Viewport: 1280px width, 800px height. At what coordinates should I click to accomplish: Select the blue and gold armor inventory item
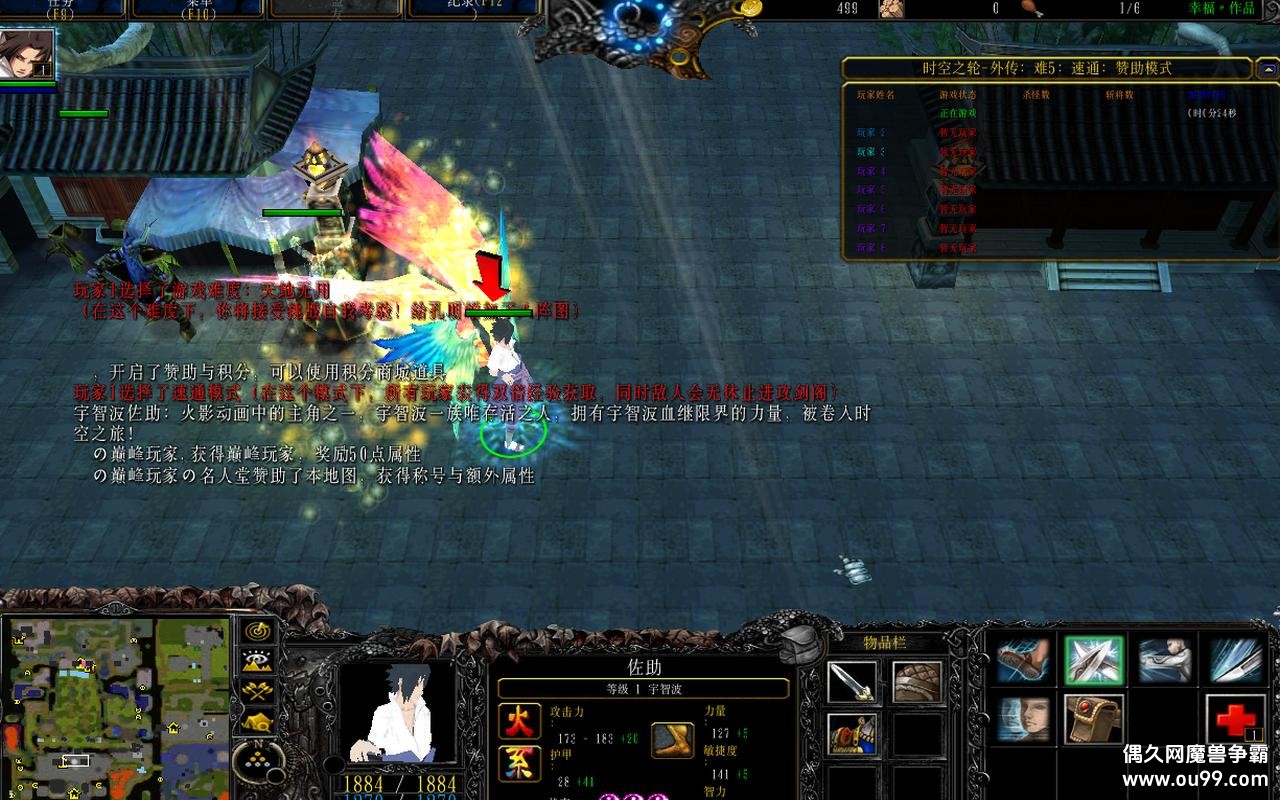(853, 733)
